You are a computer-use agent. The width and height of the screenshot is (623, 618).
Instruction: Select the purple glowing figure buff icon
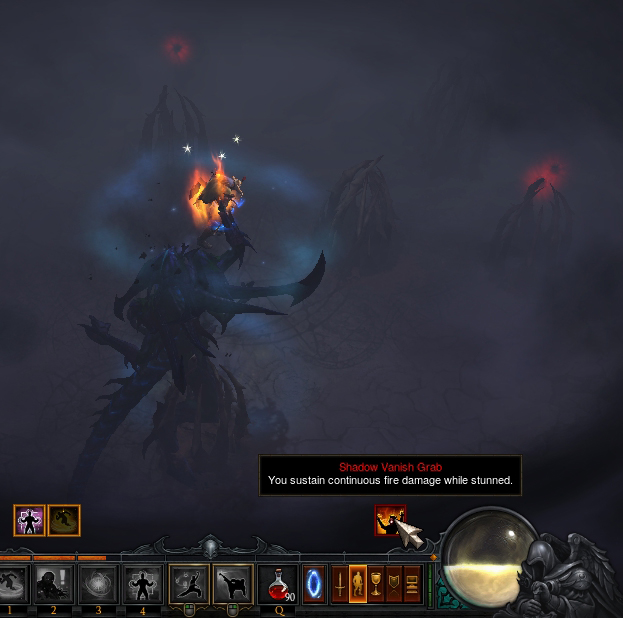(x=29, y=520)
